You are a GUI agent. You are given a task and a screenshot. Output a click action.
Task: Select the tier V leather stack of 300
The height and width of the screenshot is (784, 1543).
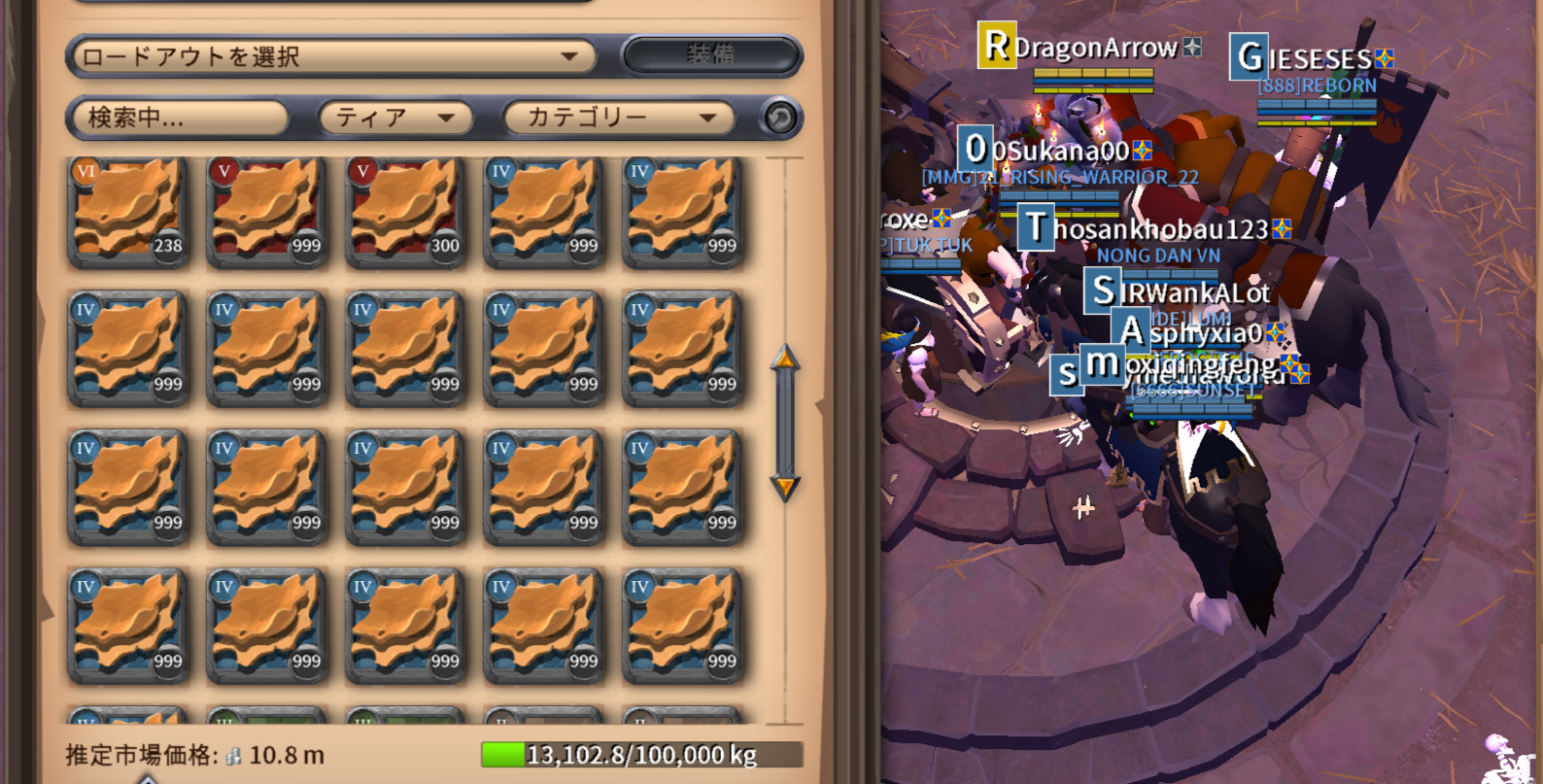[404, 211]
